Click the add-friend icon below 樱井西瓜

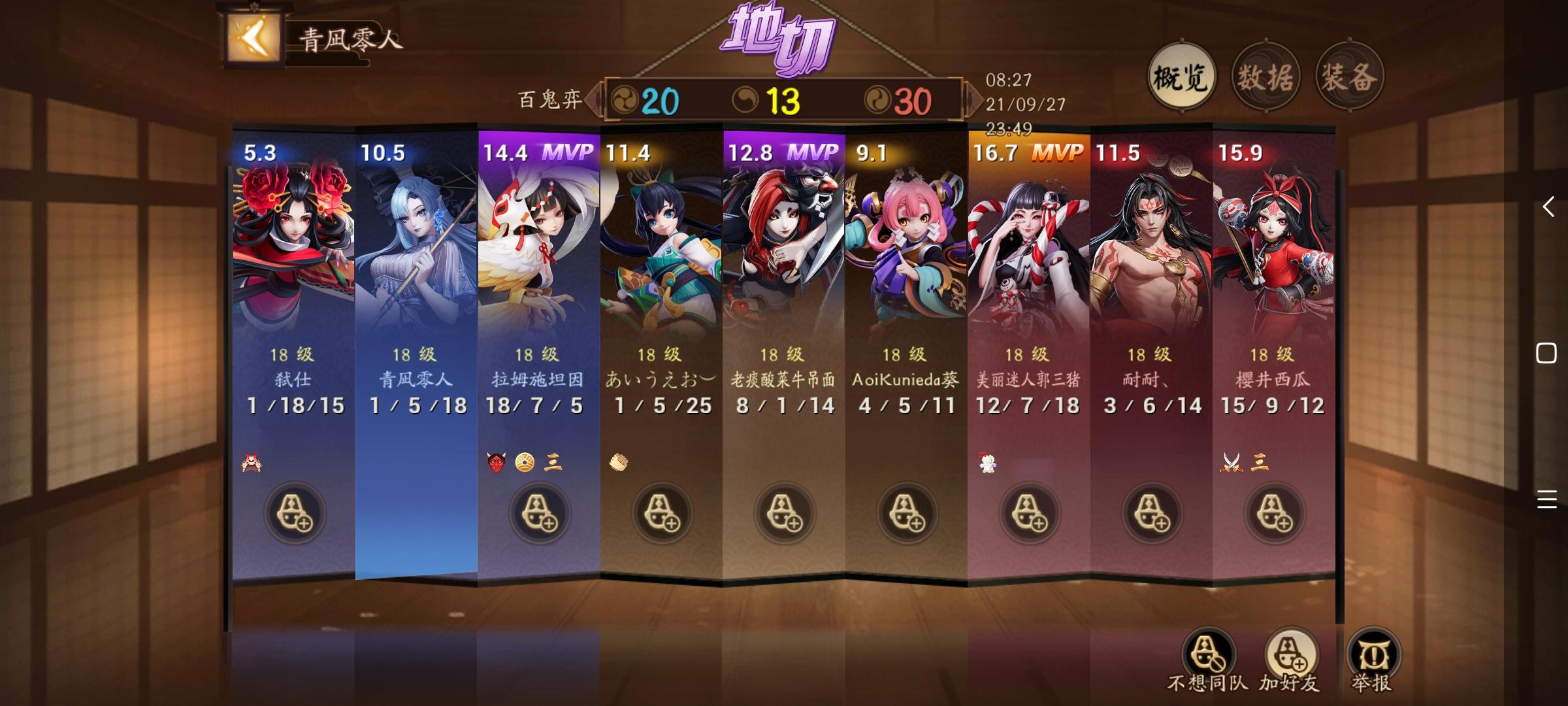[1274, 513]
